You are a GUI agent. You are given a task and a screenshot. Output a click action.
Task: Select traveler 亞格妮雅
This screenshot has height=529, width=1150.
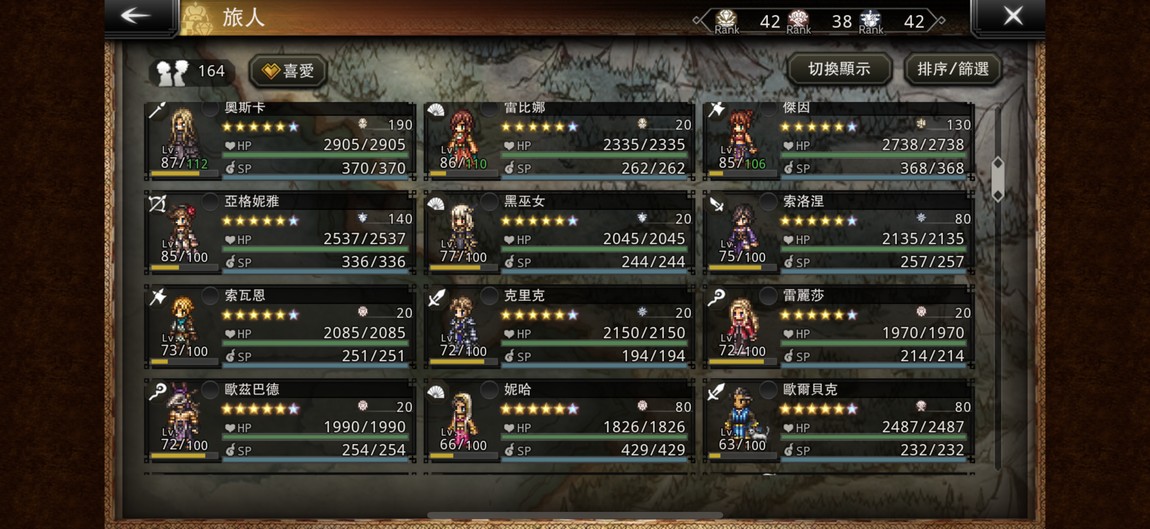(x=280, y=234)
